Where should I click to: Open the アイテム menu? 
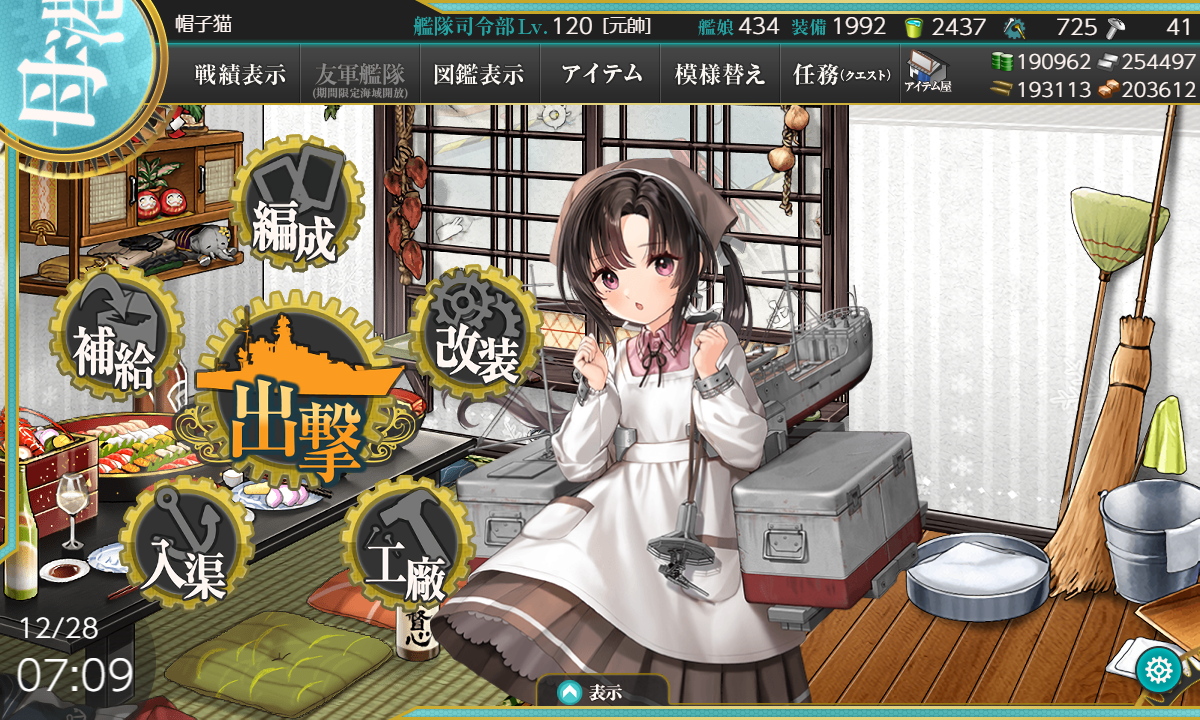601,74
